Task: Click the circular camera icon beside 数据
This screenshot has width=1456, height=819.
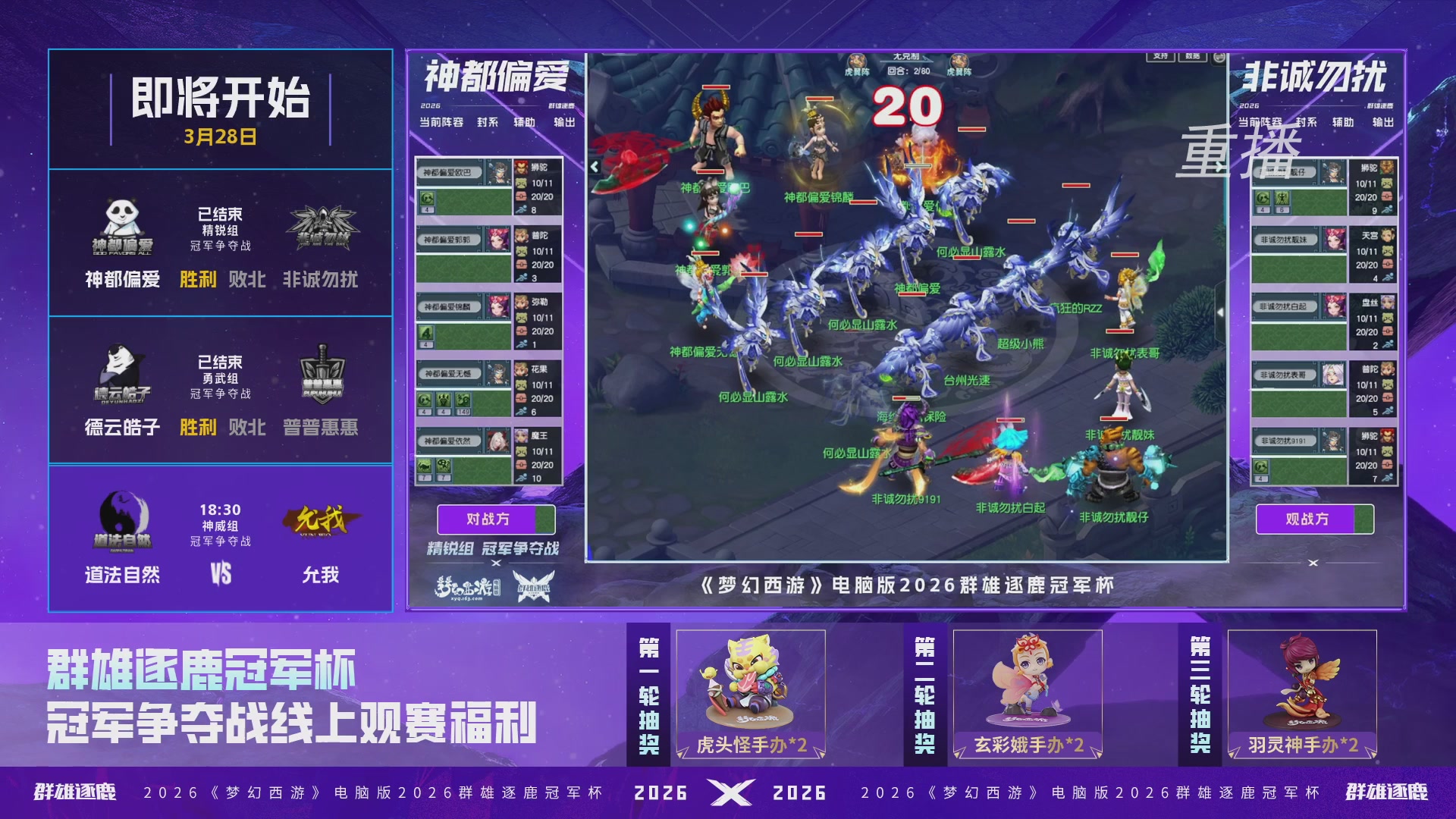Action: point(1219,56)
